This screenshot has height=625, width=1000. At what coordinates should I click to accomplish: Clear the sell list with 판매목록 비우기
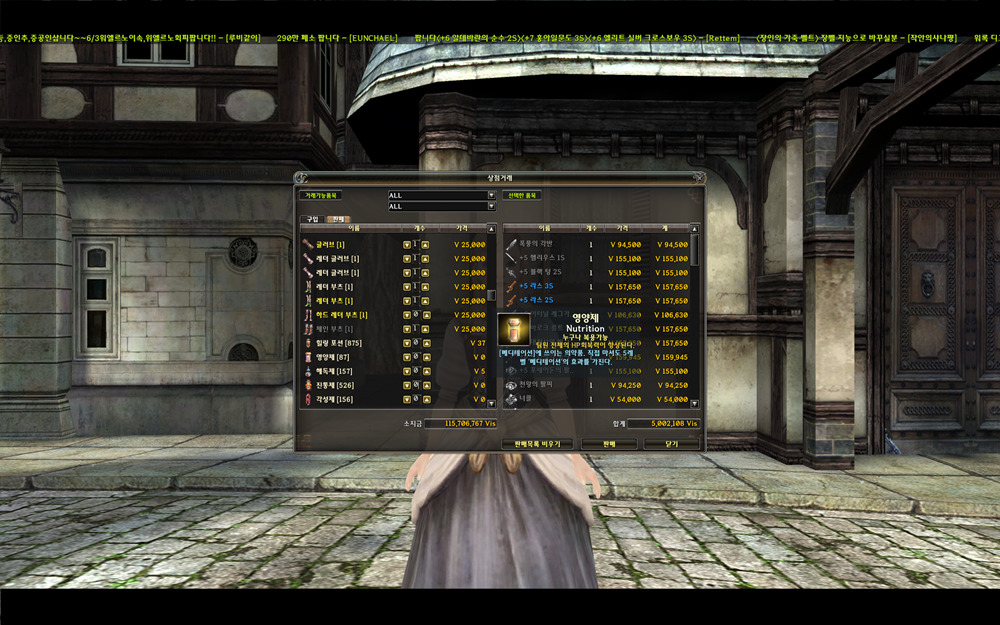[536, 443]
